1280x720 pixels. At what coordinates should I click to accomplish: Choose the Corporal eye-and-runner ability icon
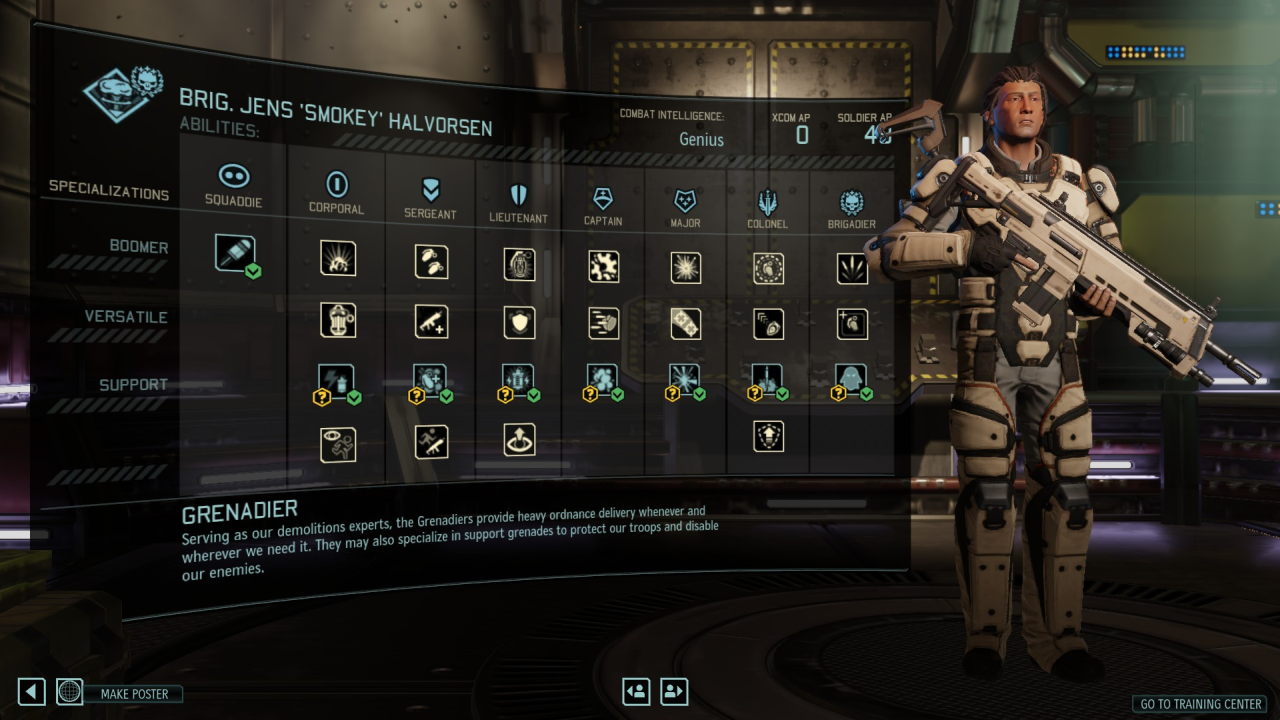tap(338, 444)
